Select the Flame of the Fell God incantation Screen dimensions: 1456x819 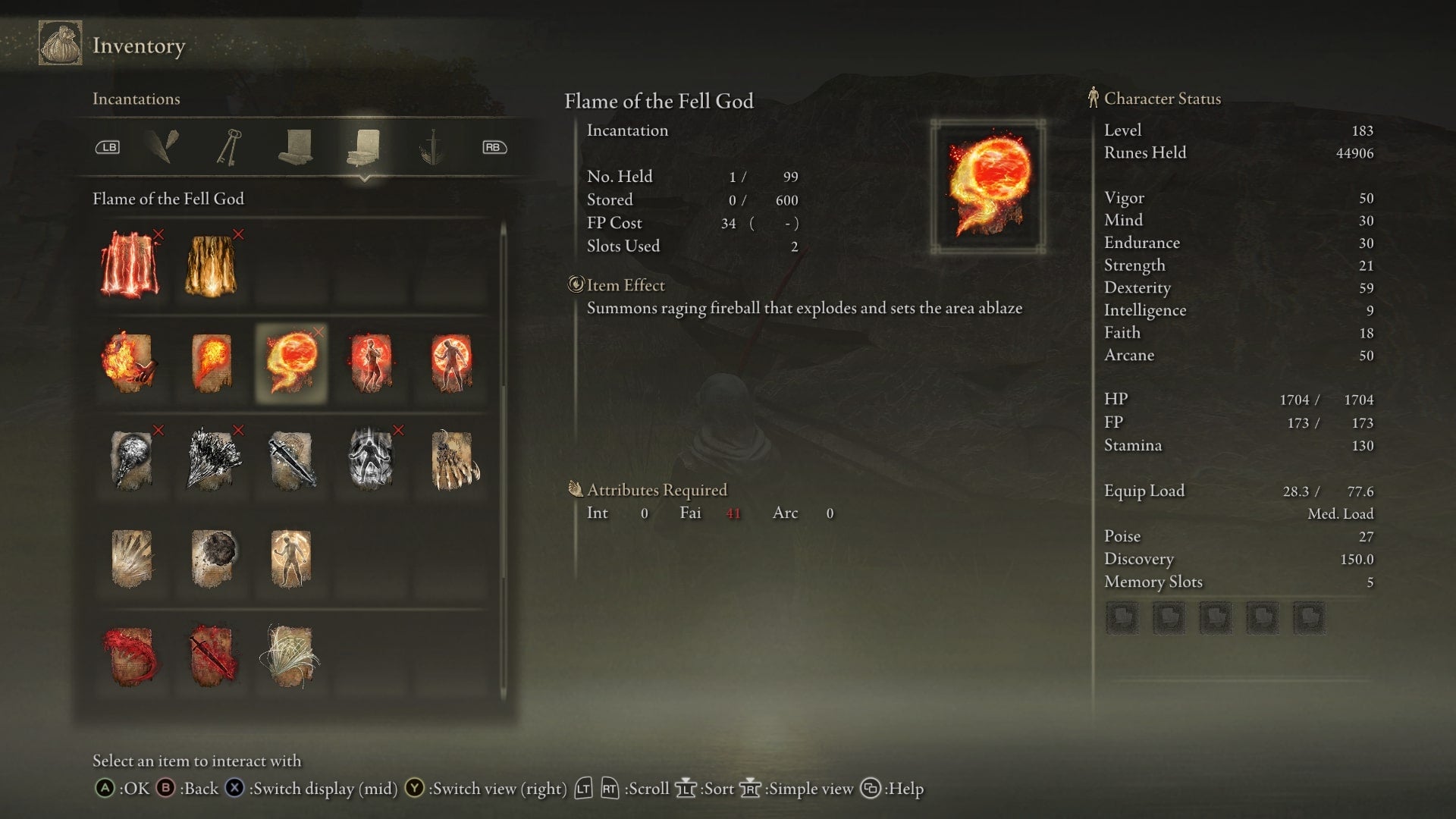click(291, 362)
